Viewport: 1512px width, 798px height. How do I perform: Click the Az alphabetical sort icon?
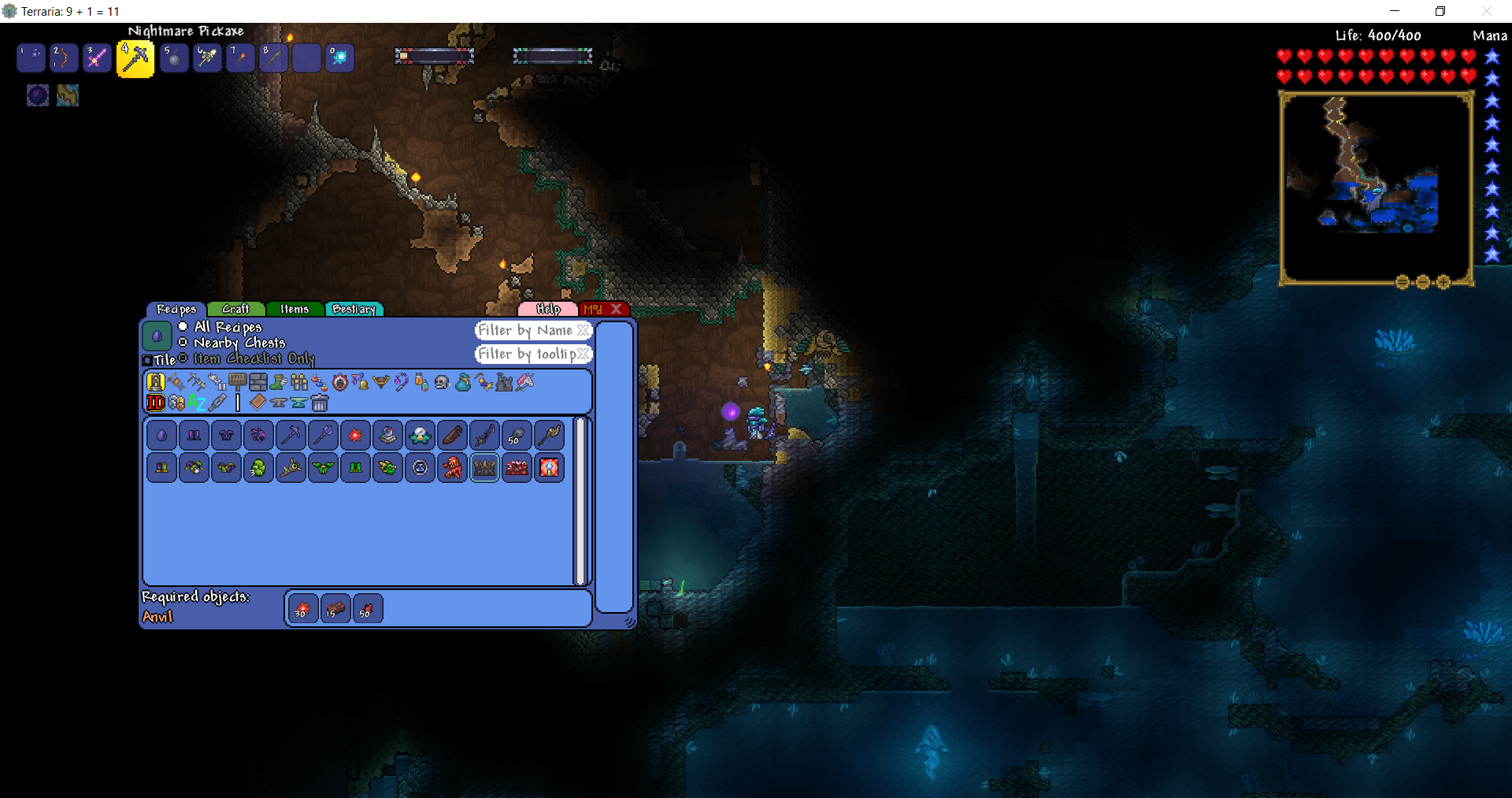pos(196,403)
